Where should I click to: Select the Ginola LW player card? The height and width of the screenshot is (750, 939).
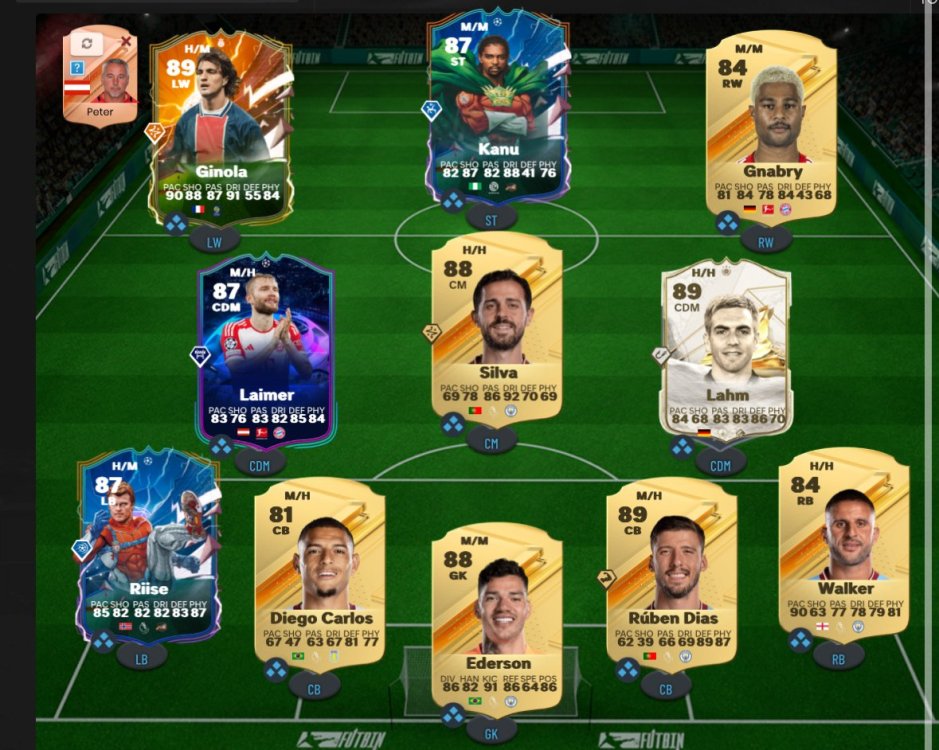click(221, 125)
